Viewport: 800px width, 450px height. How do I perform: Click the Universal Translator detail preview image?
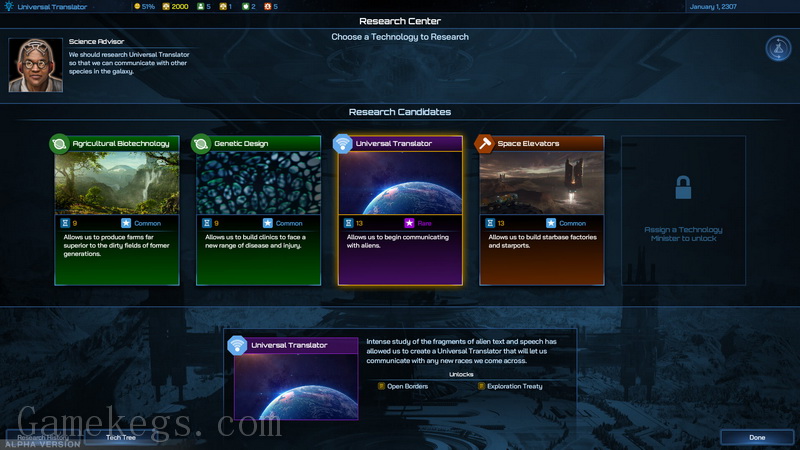tap(295, 385)
